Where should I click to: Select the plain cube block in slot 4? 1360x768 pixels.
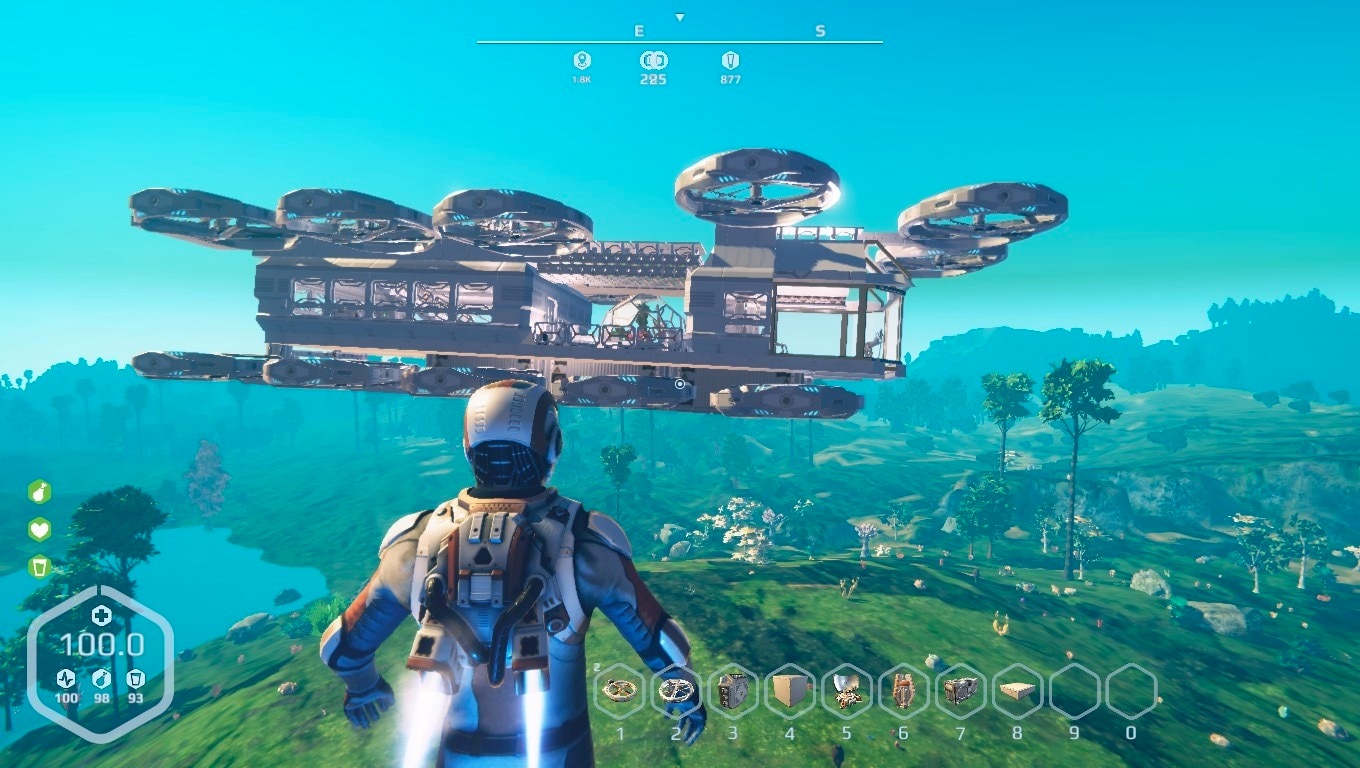click(790, 691)
